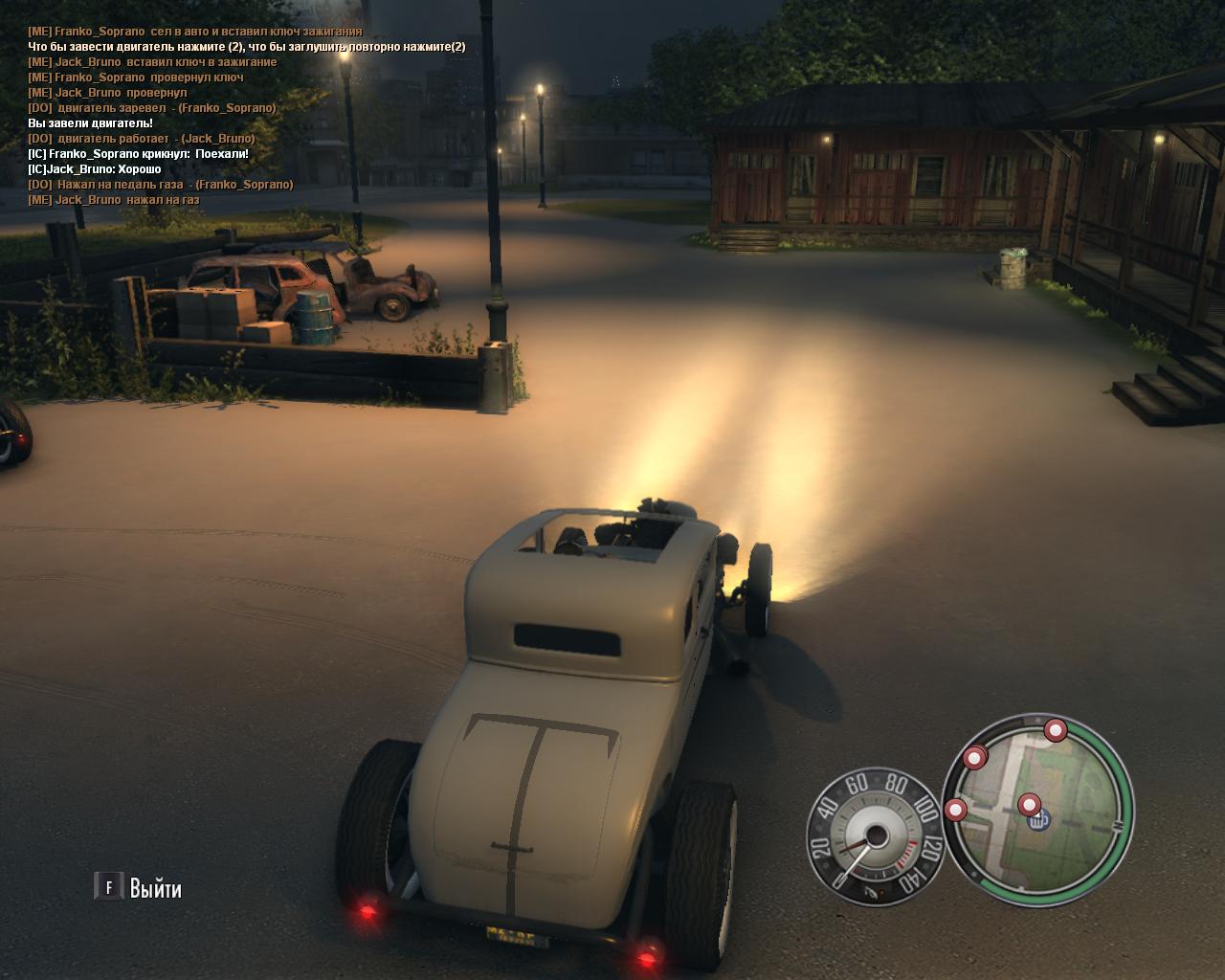Select the red marker at the minimap's top edge
1225x980 pixels.
click(x=1056, y=730)
